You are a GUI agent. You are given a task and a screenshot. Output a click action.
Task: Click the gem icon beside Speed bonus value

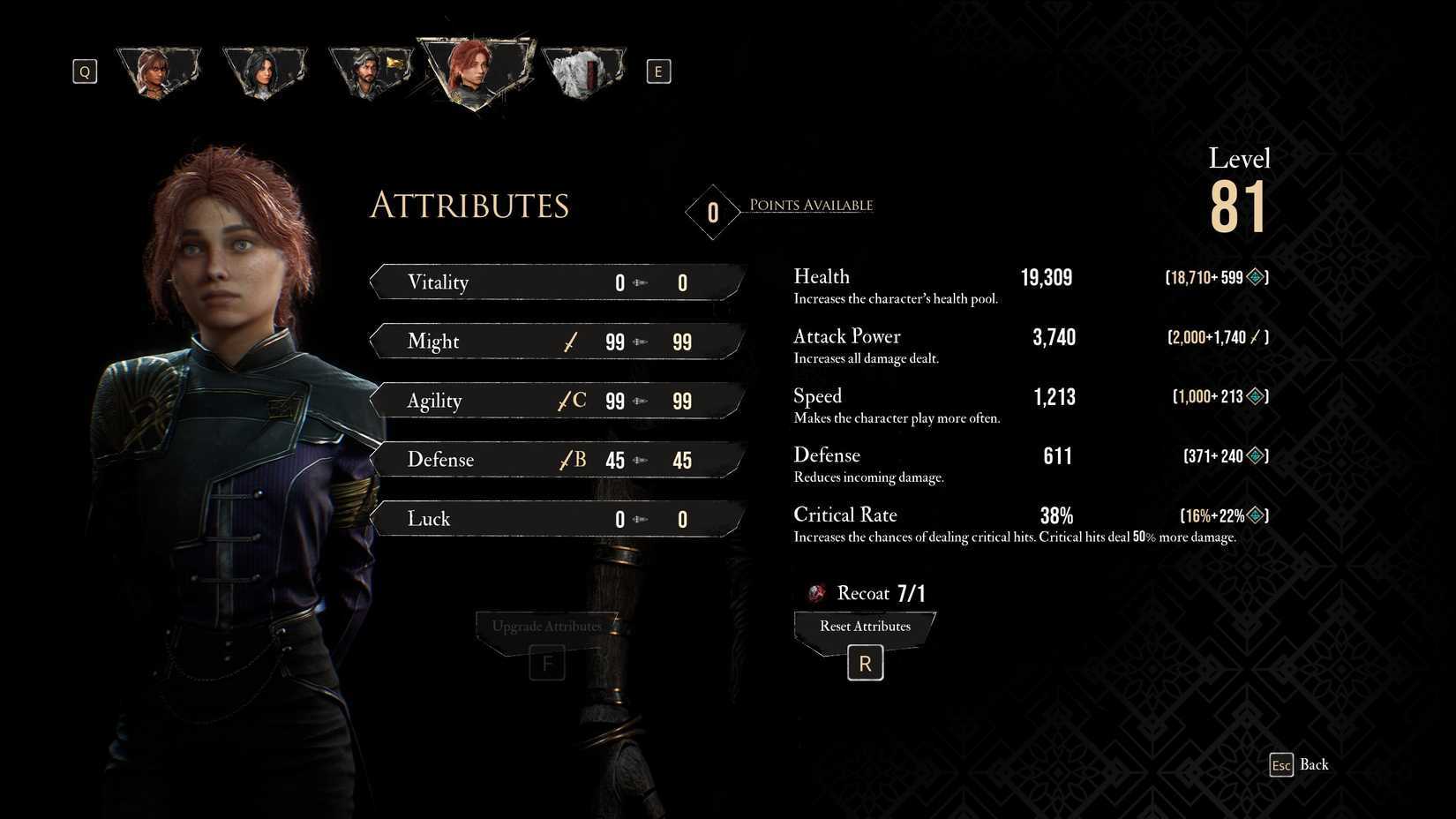tap(1256, 396)
